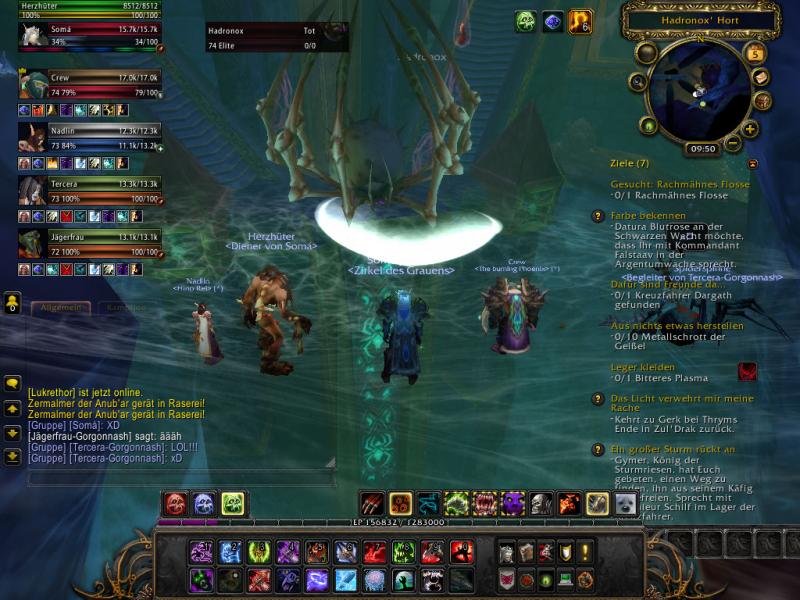Activate the action bar slot numbered 1
Screen dimensions: 800x600
tap(202, 551)
